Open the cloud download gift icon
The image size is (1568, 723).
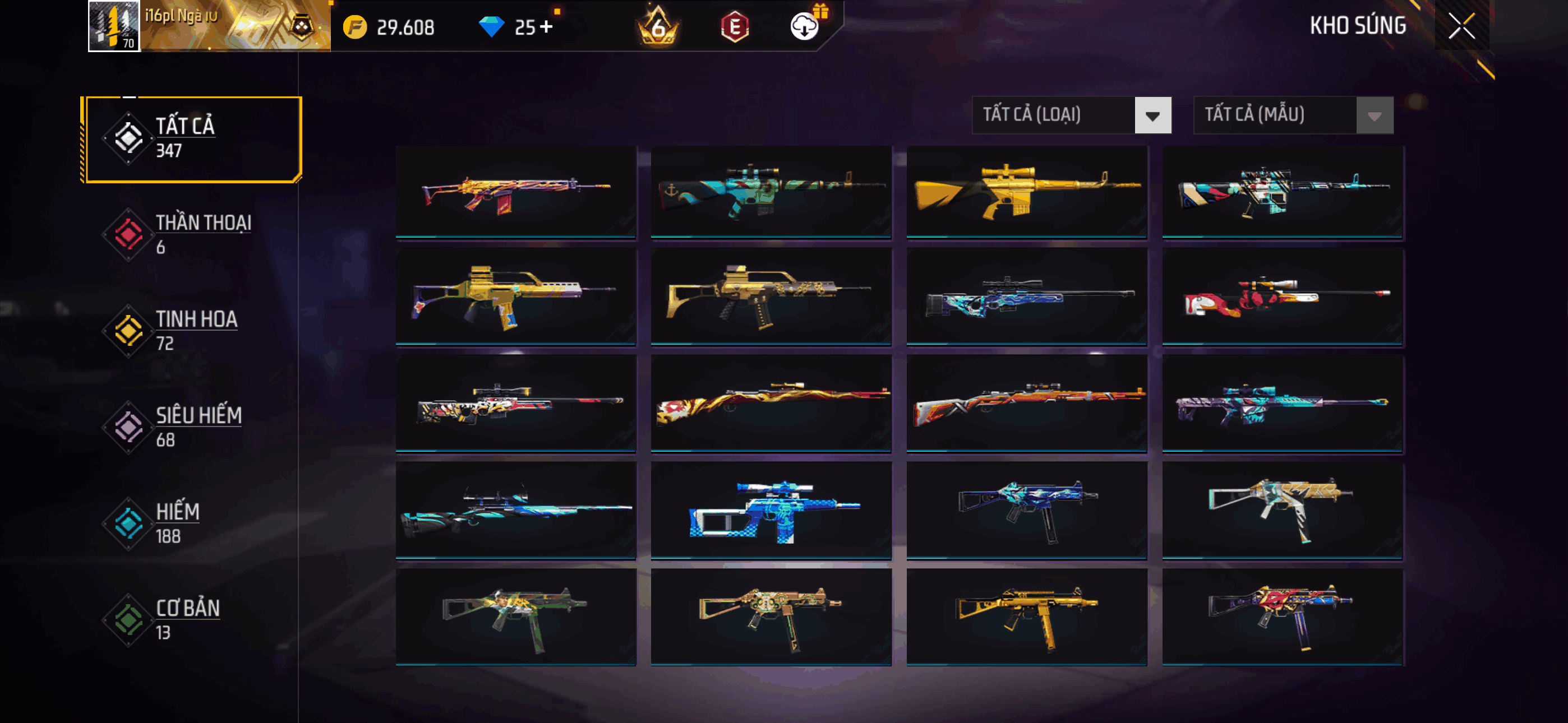pos(805,26)
